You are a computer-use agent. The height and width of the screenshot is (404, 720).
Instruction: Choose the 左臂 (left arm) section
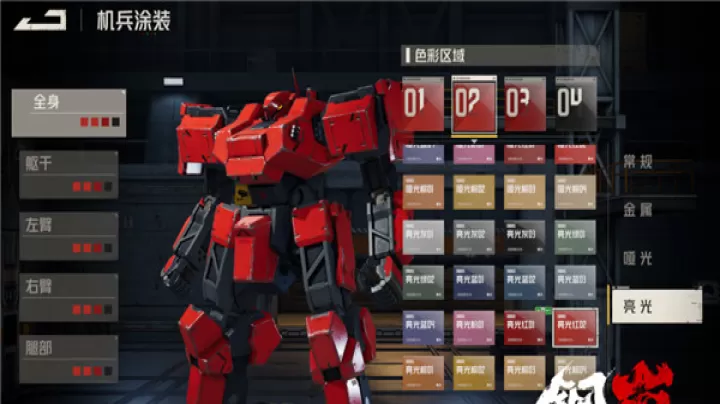(x=68, y=236)
